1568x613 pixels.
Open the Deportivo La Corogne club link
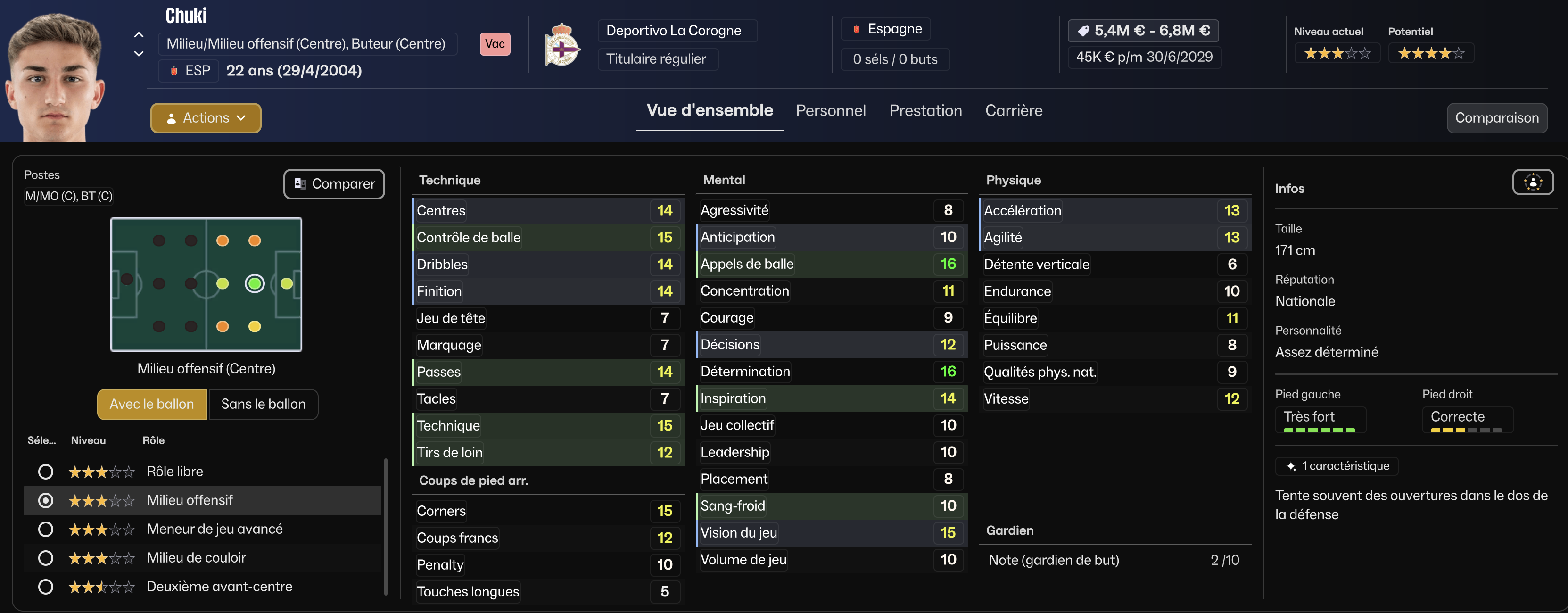coord(673,31)
